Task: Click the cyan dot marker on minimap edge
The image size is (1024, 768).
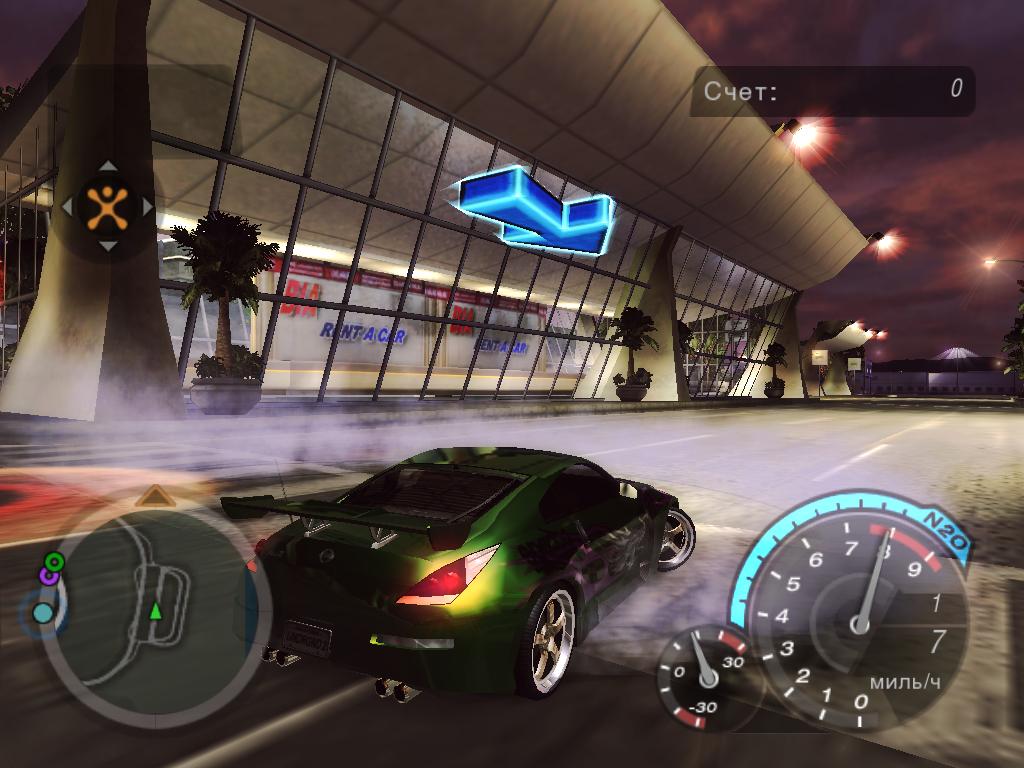Action: click(x=43, y=612)
